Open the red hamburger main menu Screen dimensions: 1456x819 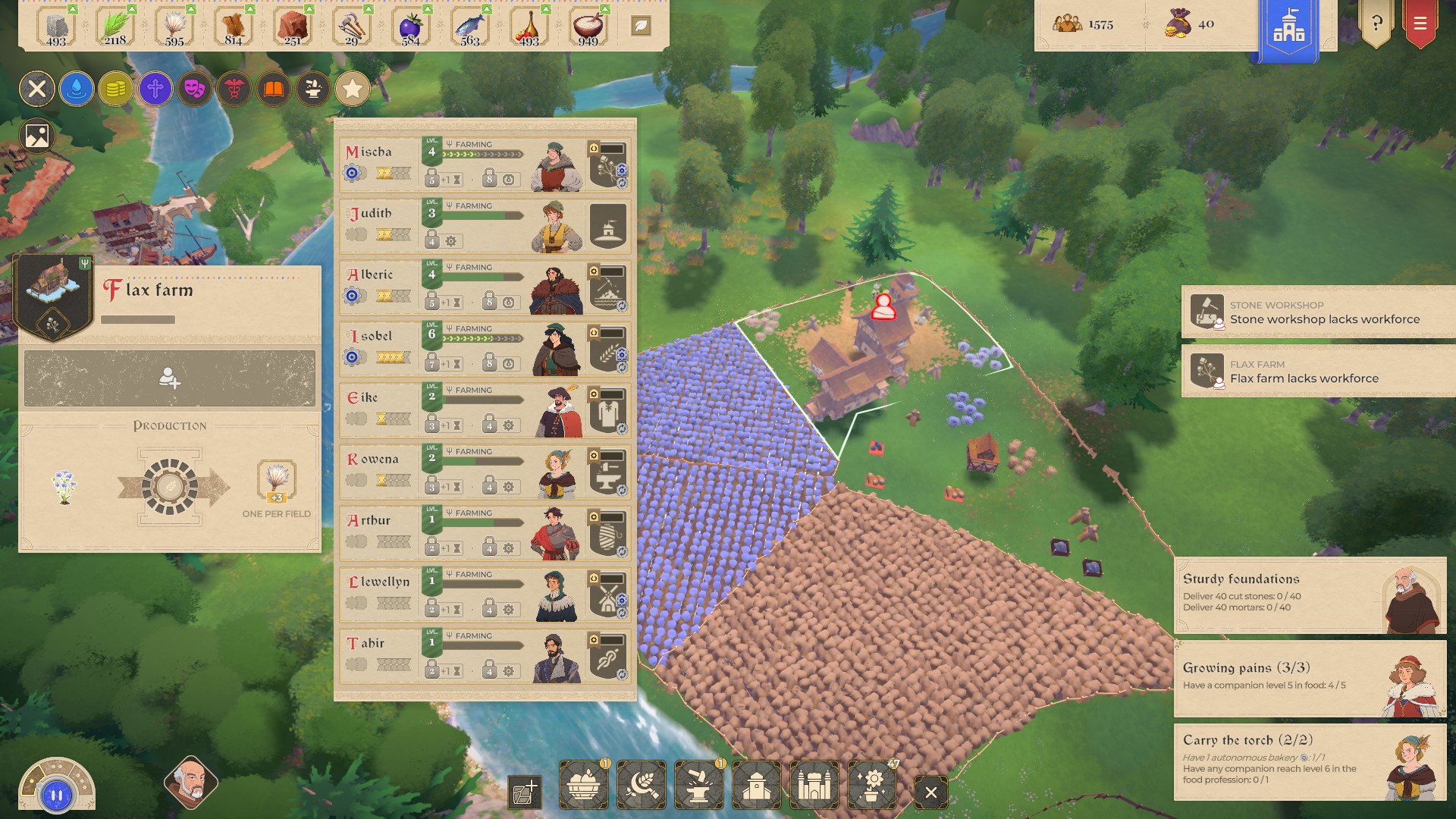pos(1420,24)
